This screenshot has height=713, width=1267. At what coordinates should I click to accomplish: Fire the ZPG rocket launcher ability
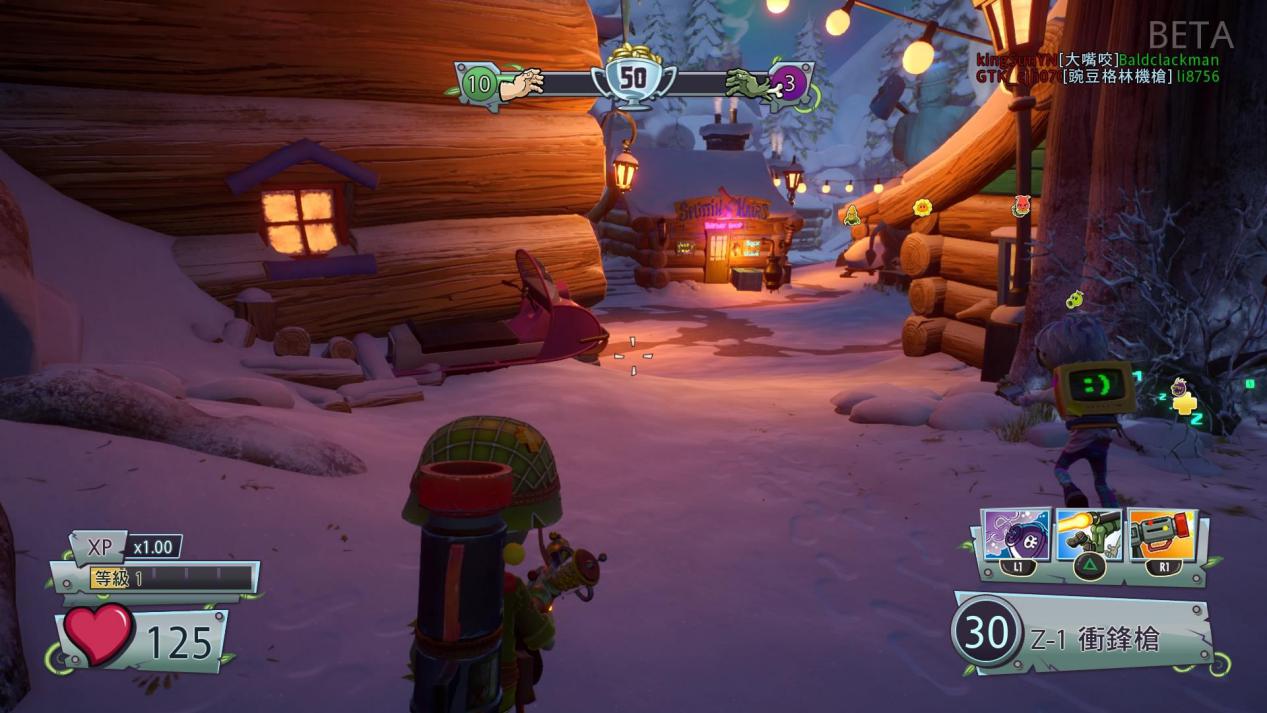click(x=1163, y=536)
